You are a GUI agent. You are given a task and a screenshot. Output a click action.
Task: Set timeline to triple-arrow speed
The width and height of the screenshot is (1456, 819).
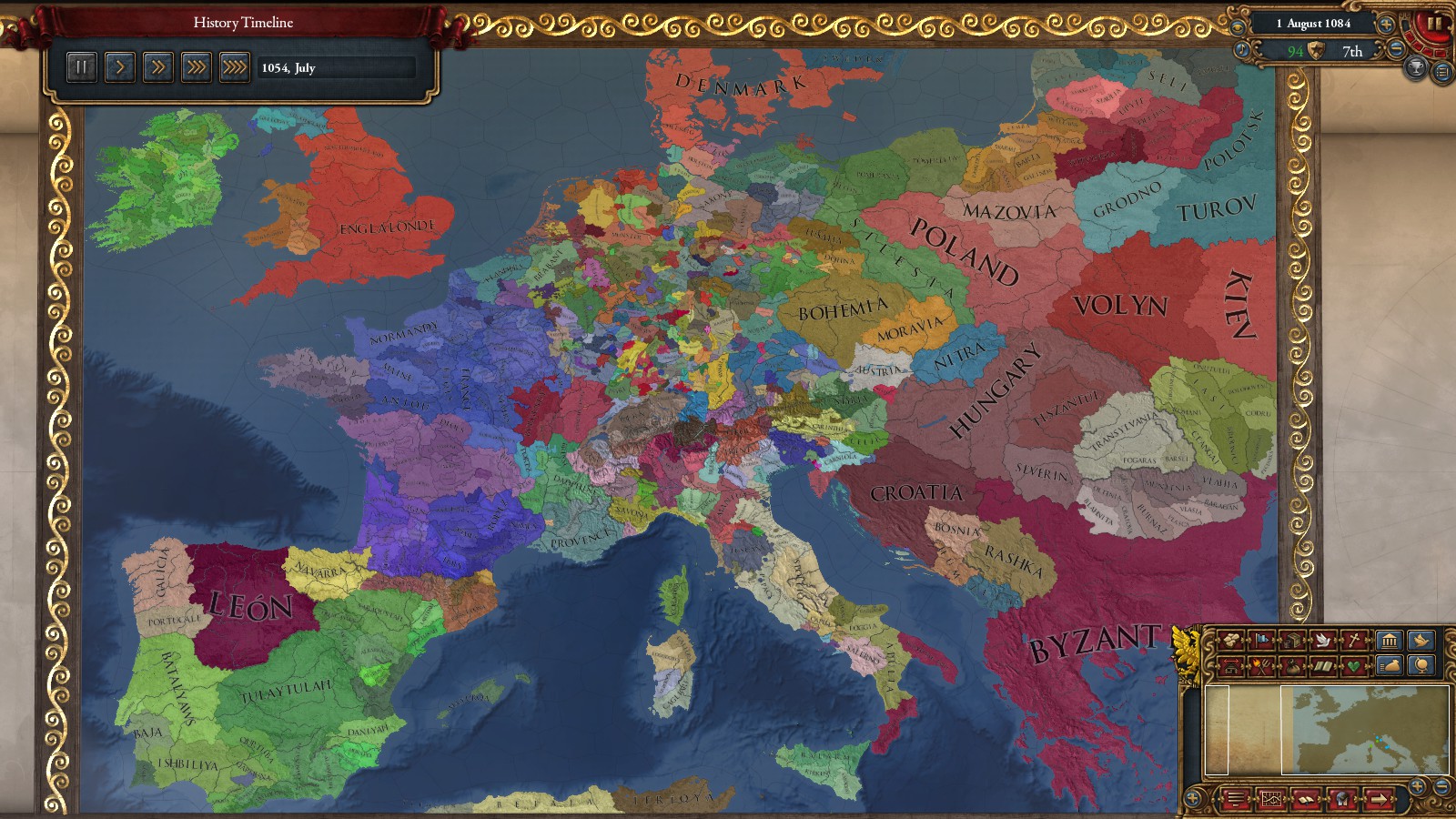(196, 66)
